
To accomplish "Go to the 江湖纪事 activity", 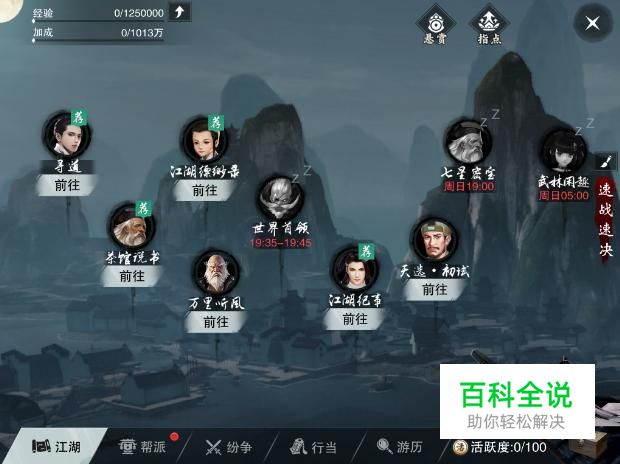I will tap(355, 318).
